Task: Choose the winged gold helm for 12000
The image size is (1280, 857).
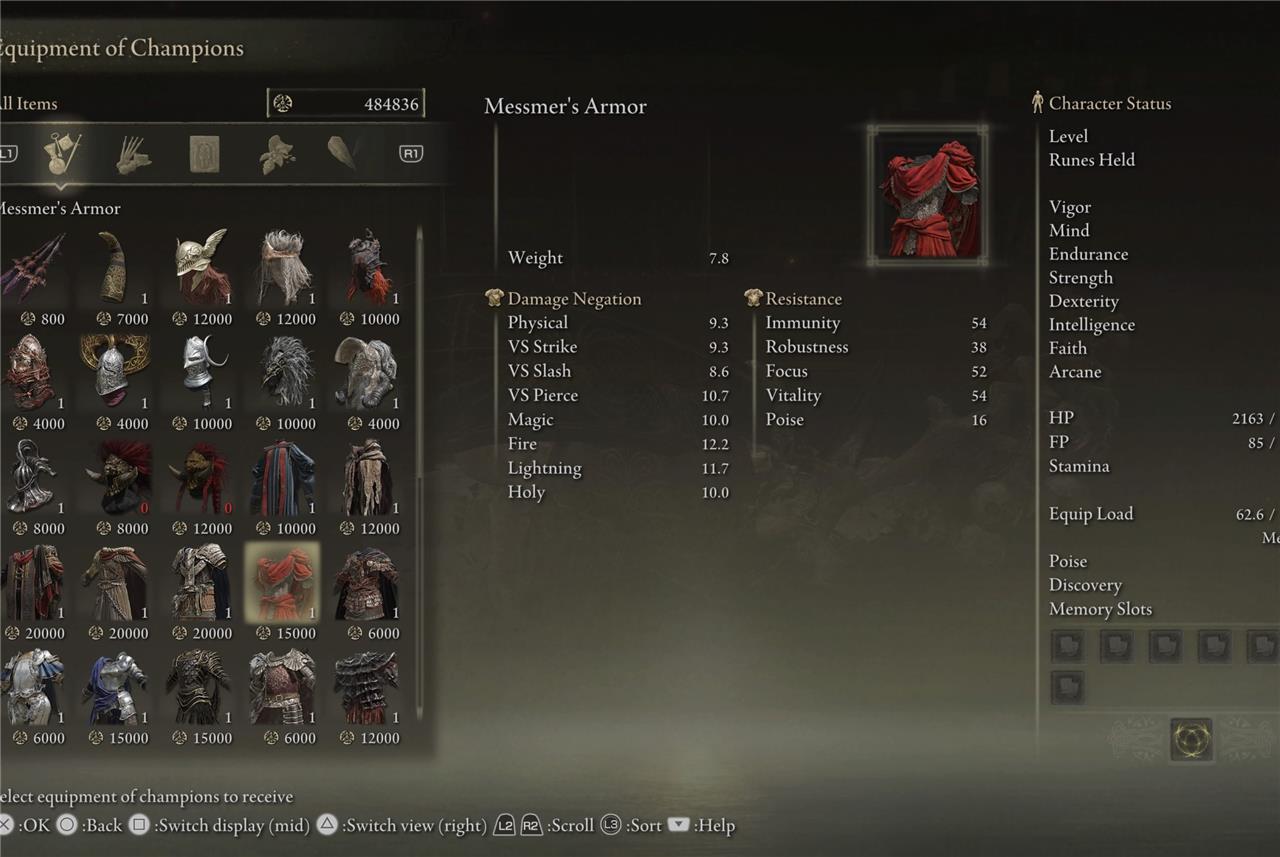Action: tap(201, 267)
